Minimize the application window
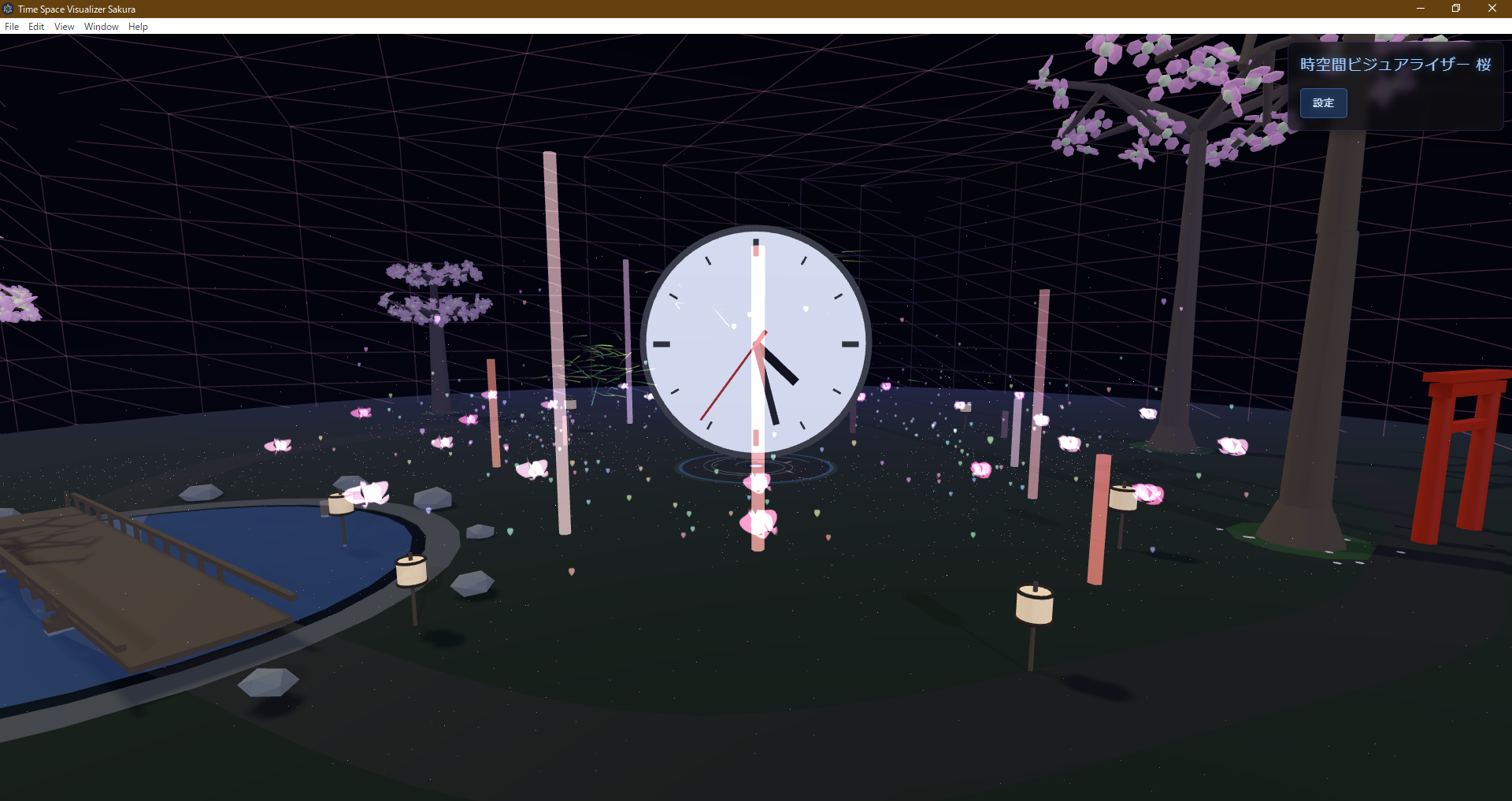 [x=1420, y=9]
